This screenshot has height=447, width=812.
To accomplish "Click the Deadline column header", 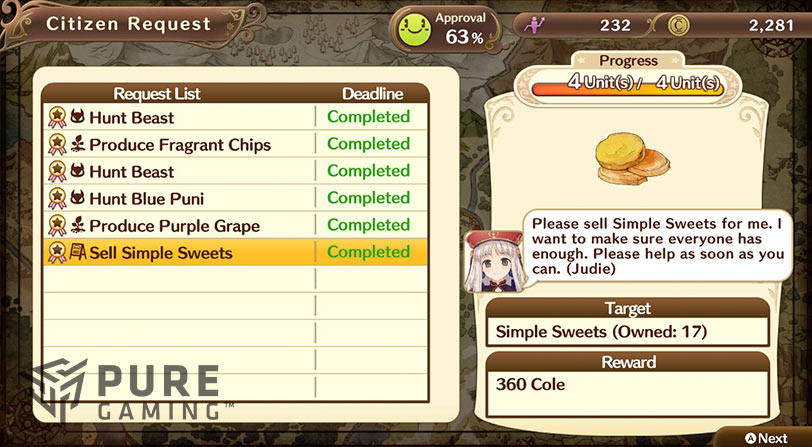I will coord(372,94).
